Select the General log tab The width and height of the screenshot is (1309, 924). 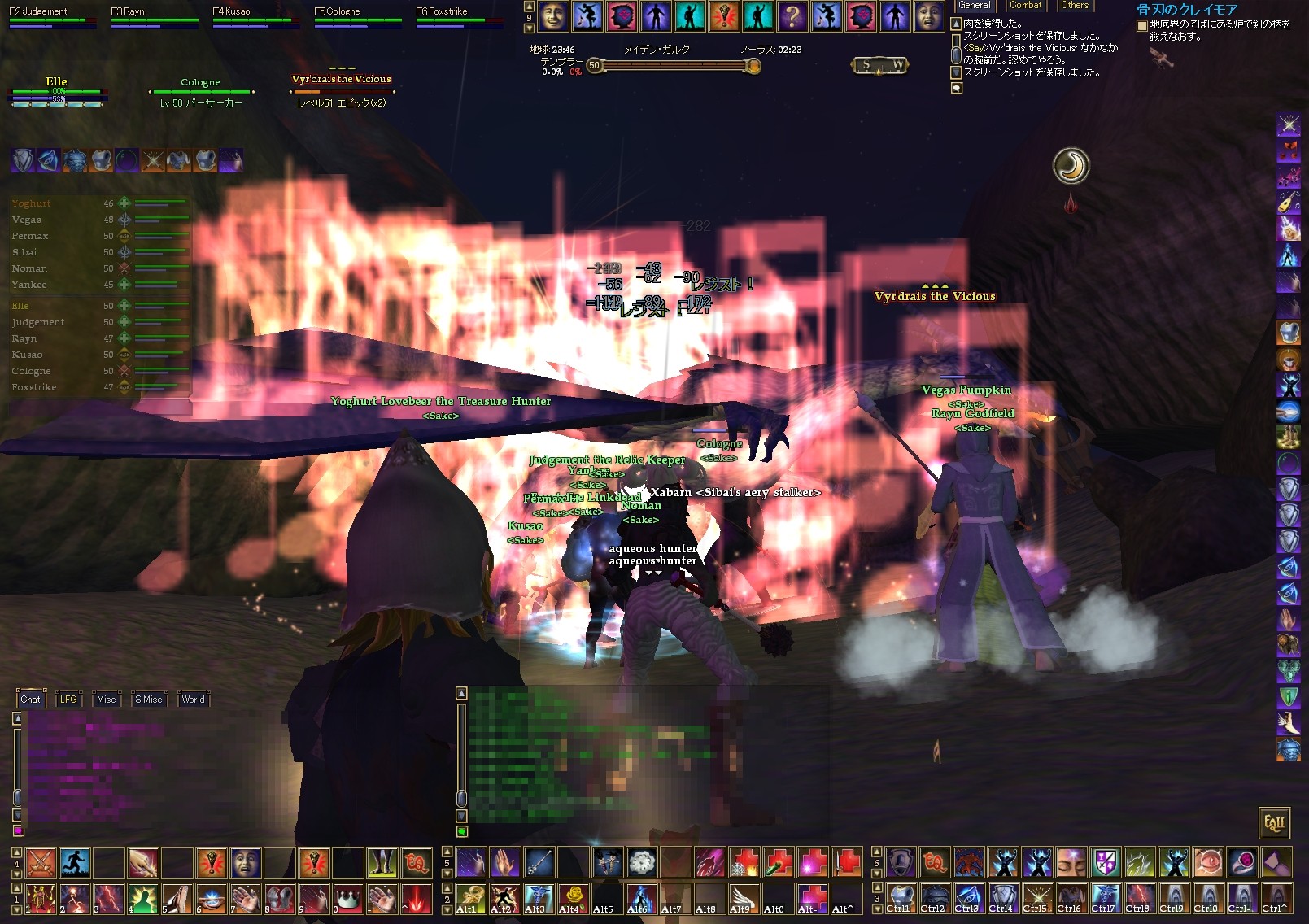point(974,5)
